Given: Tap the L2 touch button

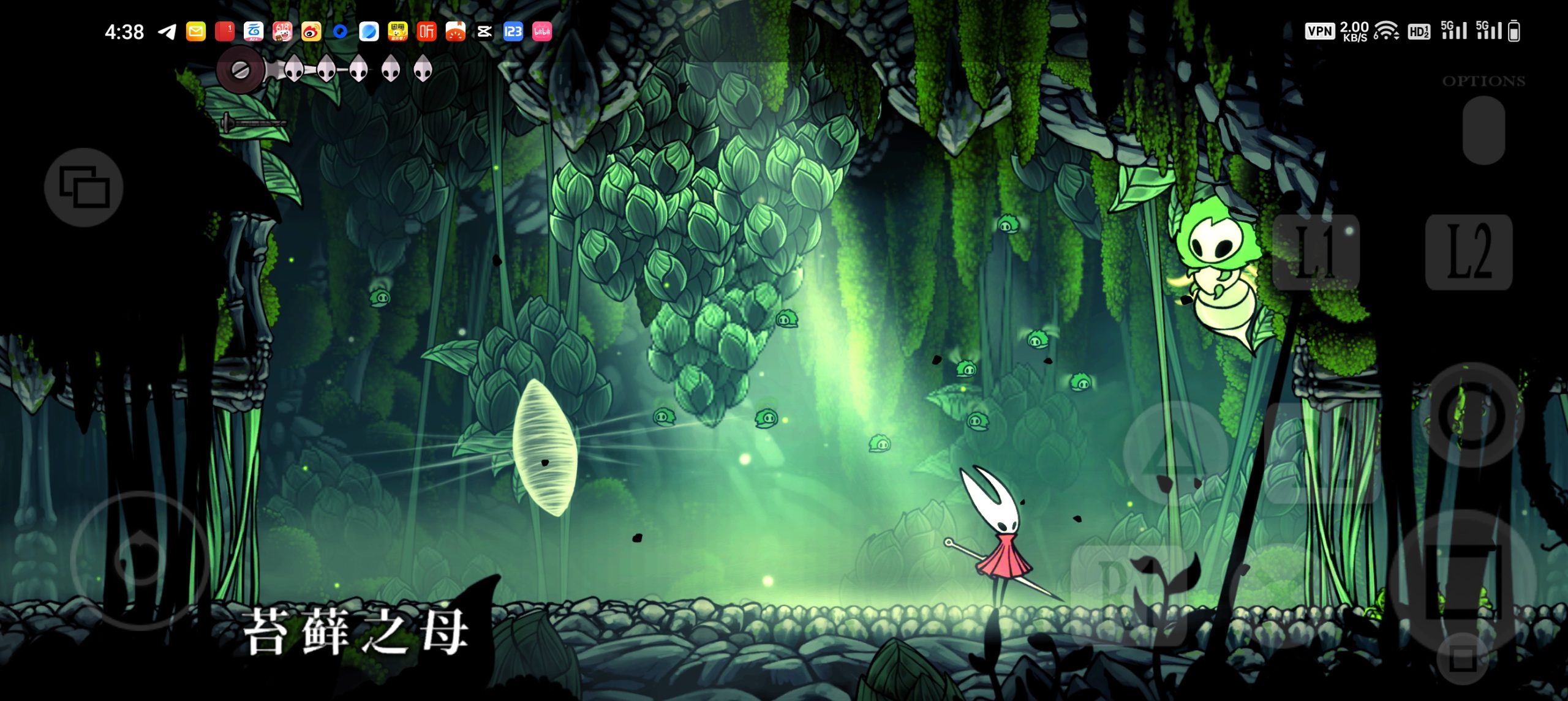Looking at the screenshot, I should pyautogui.click(x=1468, y=252).
